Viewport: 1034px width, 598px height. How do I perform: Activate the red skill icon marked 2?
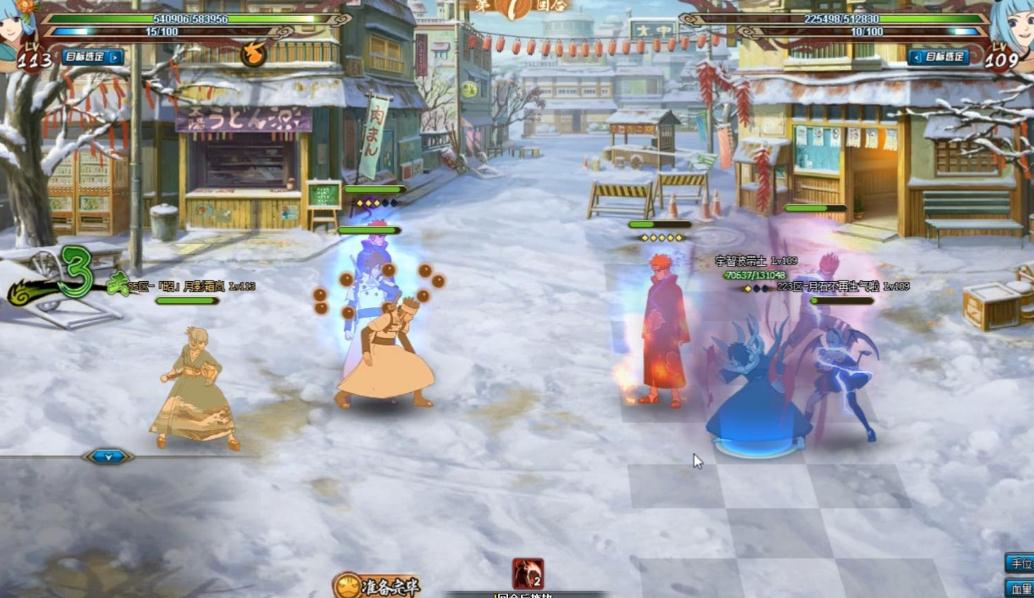527,574
